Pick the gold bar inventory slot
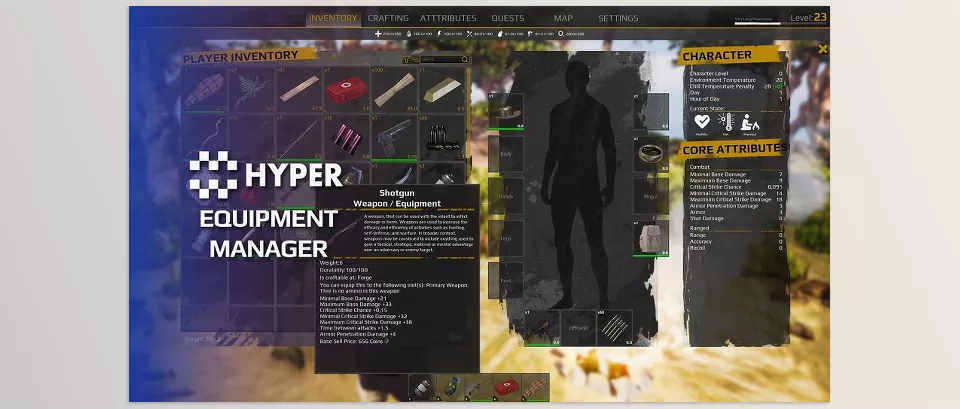The height and width of the screenshot is (409, 960). point(443,92)
